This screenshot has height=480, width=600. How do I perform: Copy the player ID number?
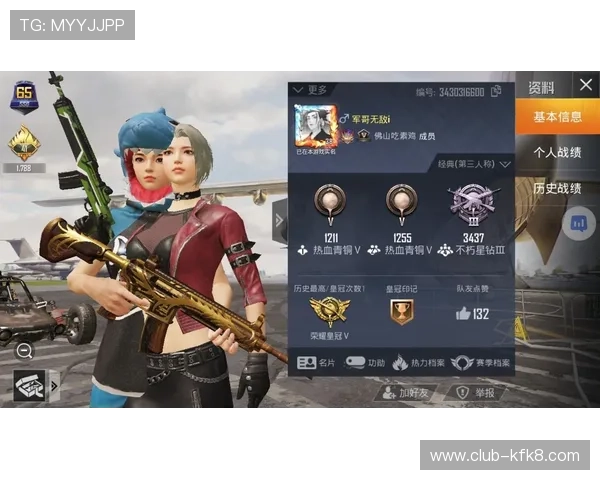pyautogui.click(x=494, y=92)
